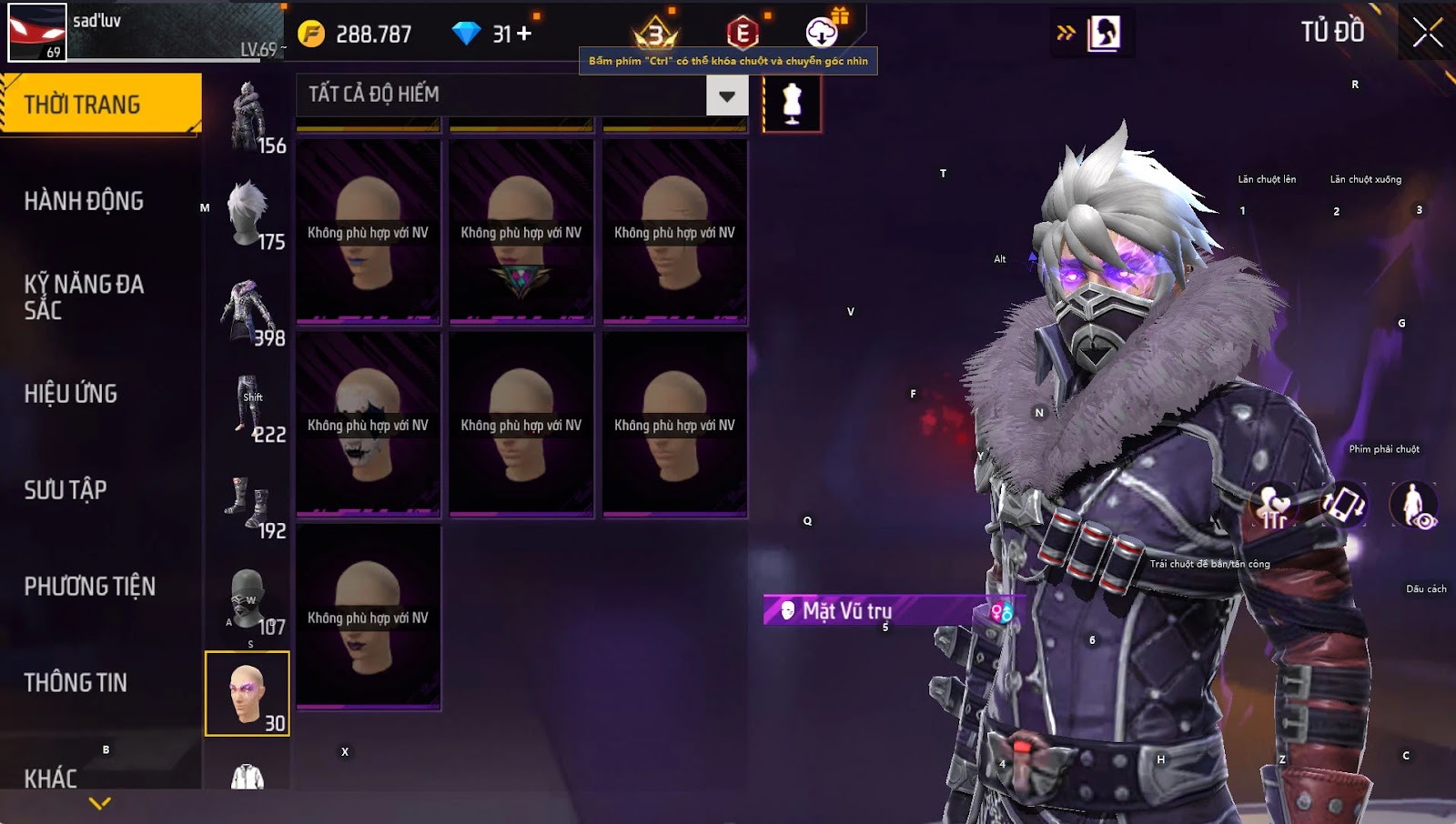Open the THỜI TRANG fashion tab
Viewport: 1456px width, 824px height.
click(x=100, y=104)
